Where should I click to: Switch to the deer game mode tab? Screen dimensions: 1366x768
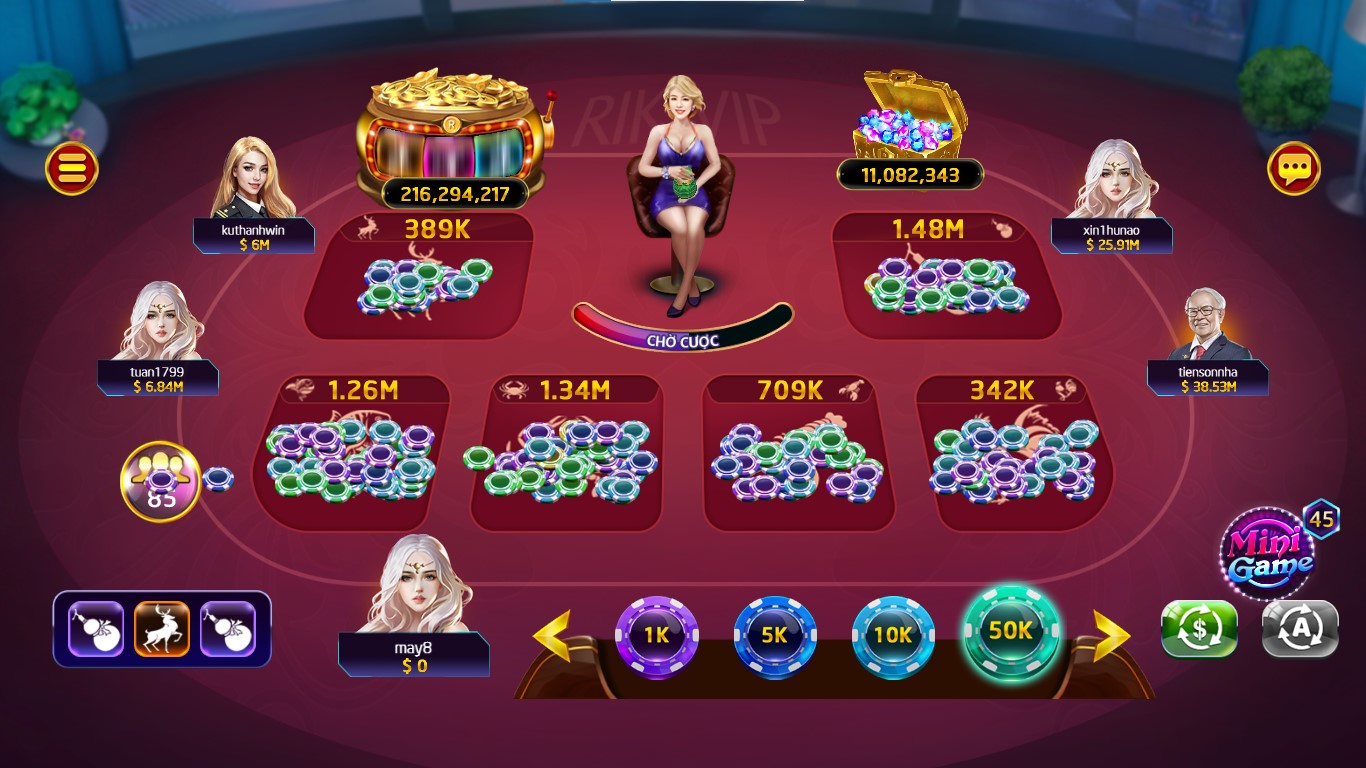point(162,628)
